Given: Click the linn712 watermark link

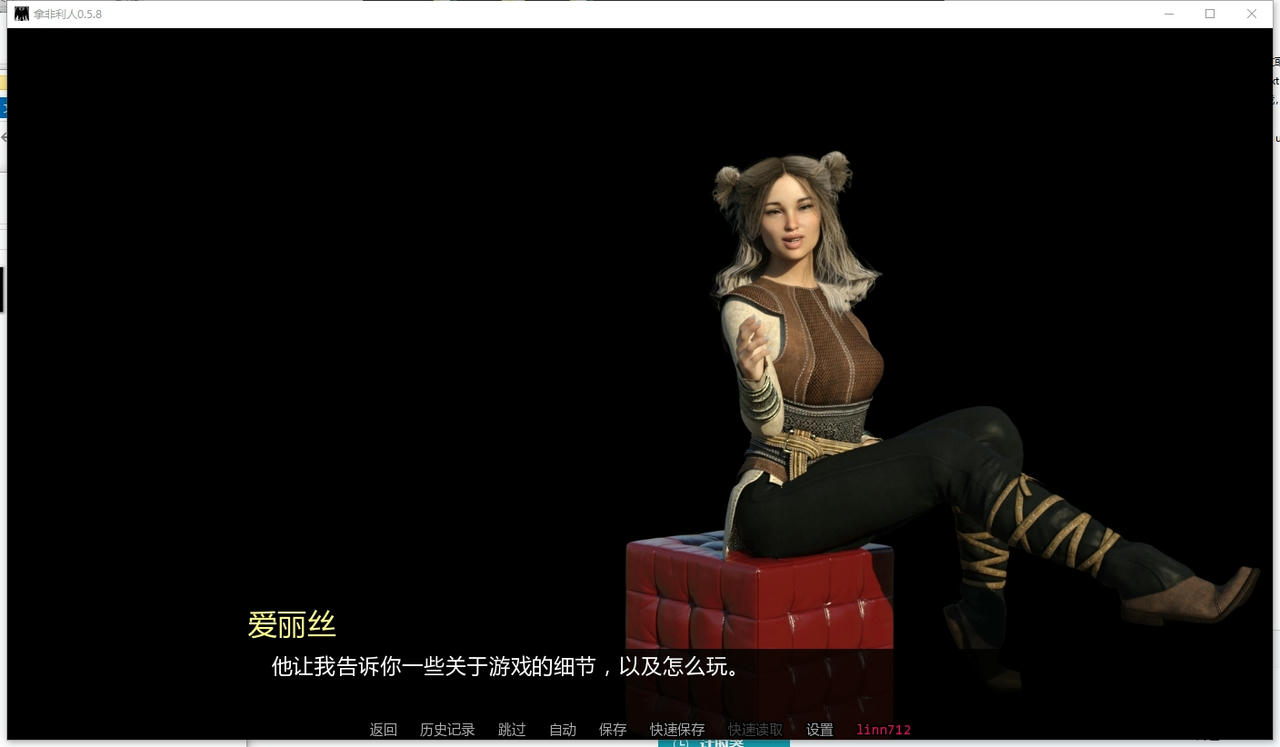Looking at the screenshot, I should (884, 729).
